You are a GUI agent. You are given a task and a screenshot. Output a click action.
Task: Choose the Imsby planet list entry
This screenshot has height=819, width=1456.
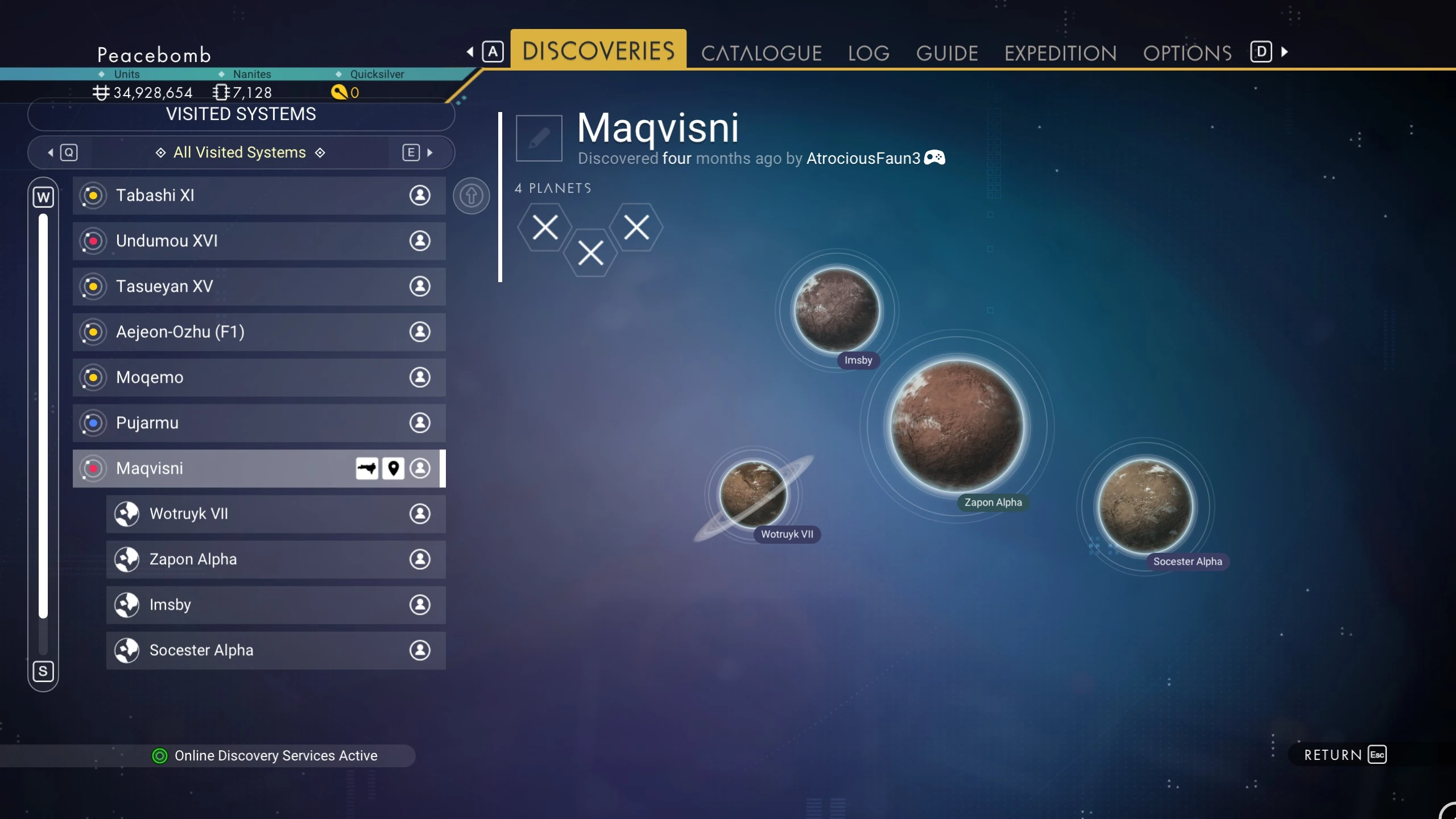pos(276,605)
